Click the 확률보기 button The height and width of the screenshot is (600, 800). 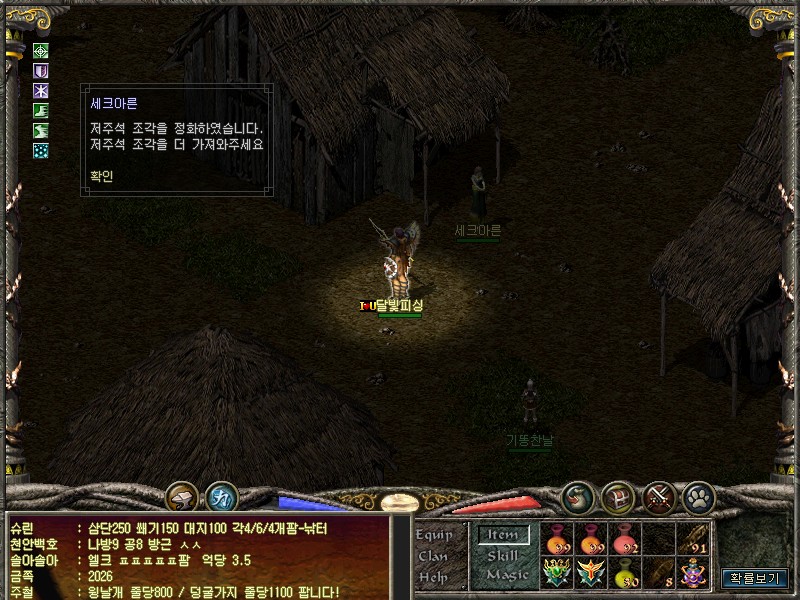click(756, 577)
